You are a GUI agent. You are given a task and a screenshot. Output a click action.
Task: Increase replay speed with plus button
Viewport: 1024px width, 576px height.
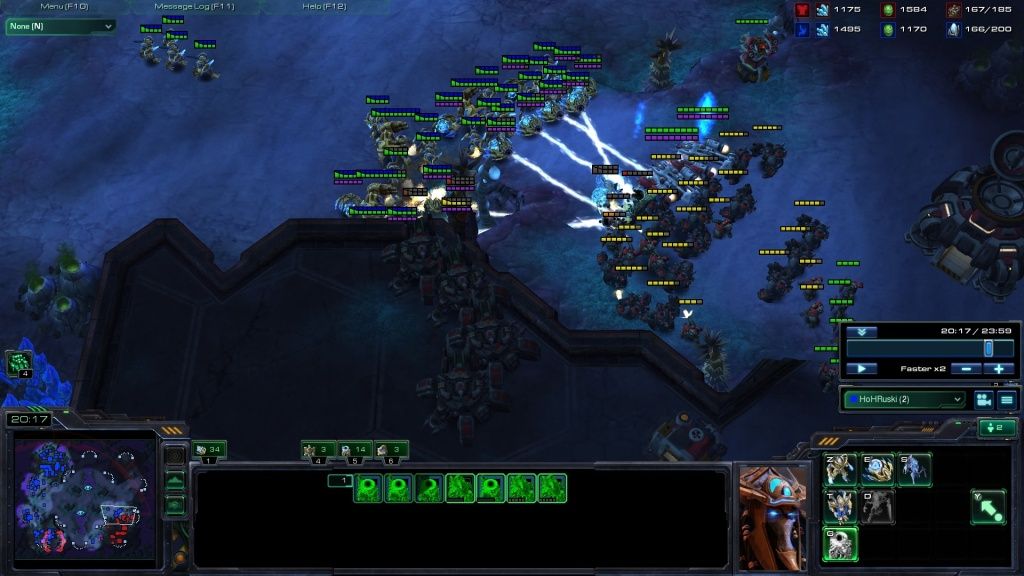pyautogui.click(x=998, y=368)
